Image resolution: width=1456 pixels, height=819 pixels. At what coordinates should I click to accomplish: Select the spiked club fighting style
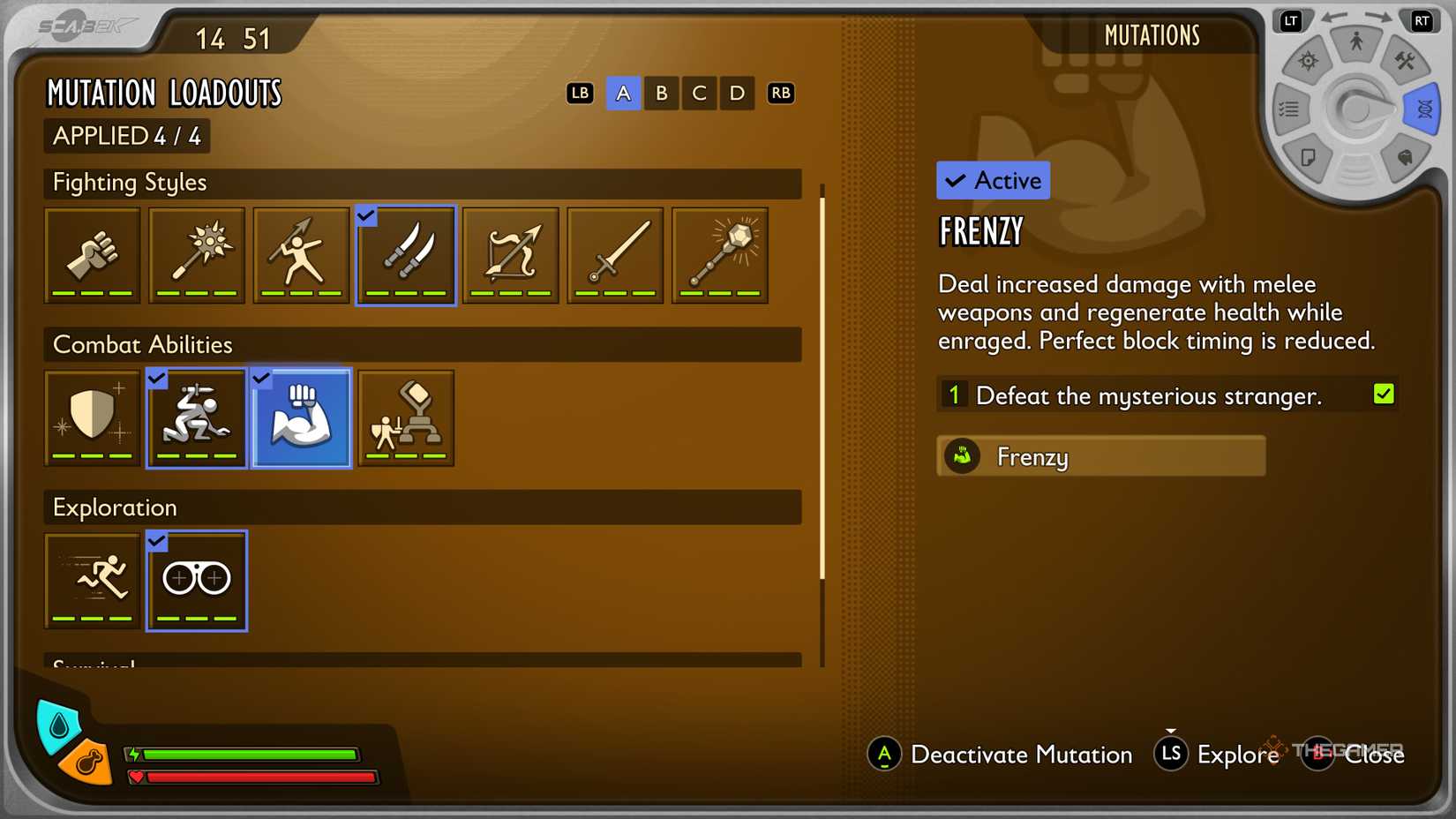click(x=196, y=255)
